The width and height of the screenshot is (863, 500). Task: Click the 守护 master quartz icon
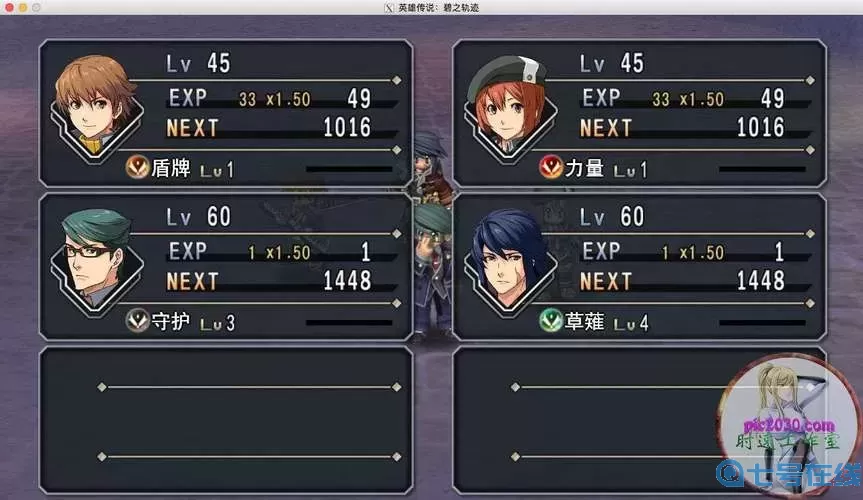[135, 322]
